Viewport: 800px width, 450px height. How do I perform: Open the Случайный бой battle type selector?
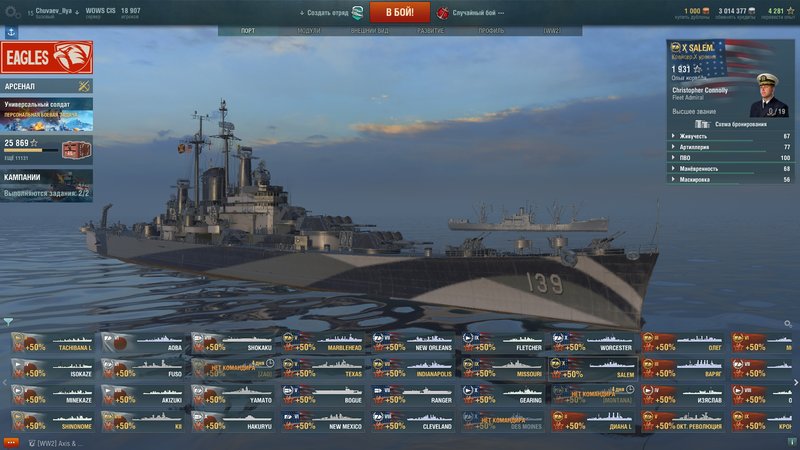470,13
